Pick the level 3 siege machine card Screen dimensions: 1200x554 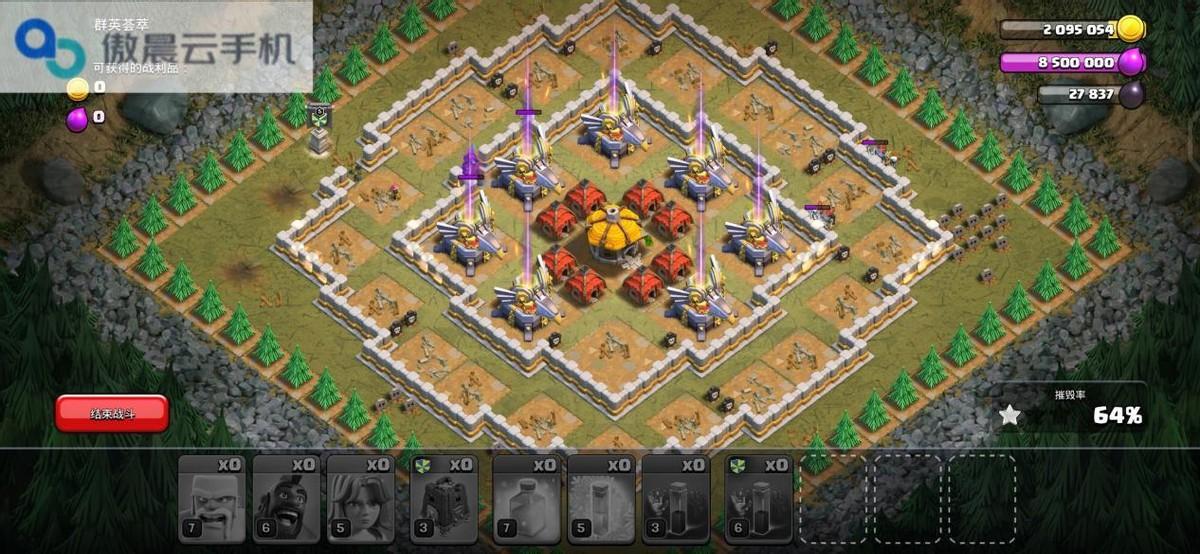coord(443,499)
